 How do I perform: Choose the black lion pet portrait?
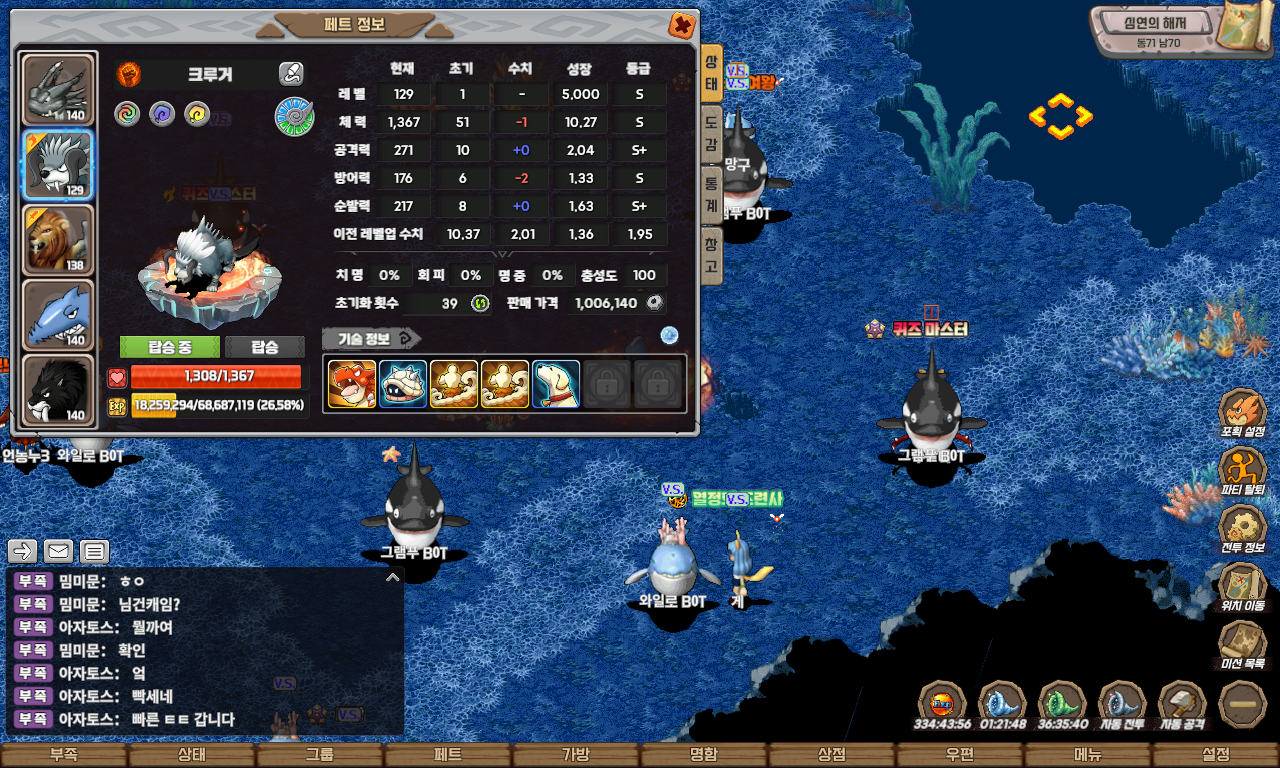[58, 390]
